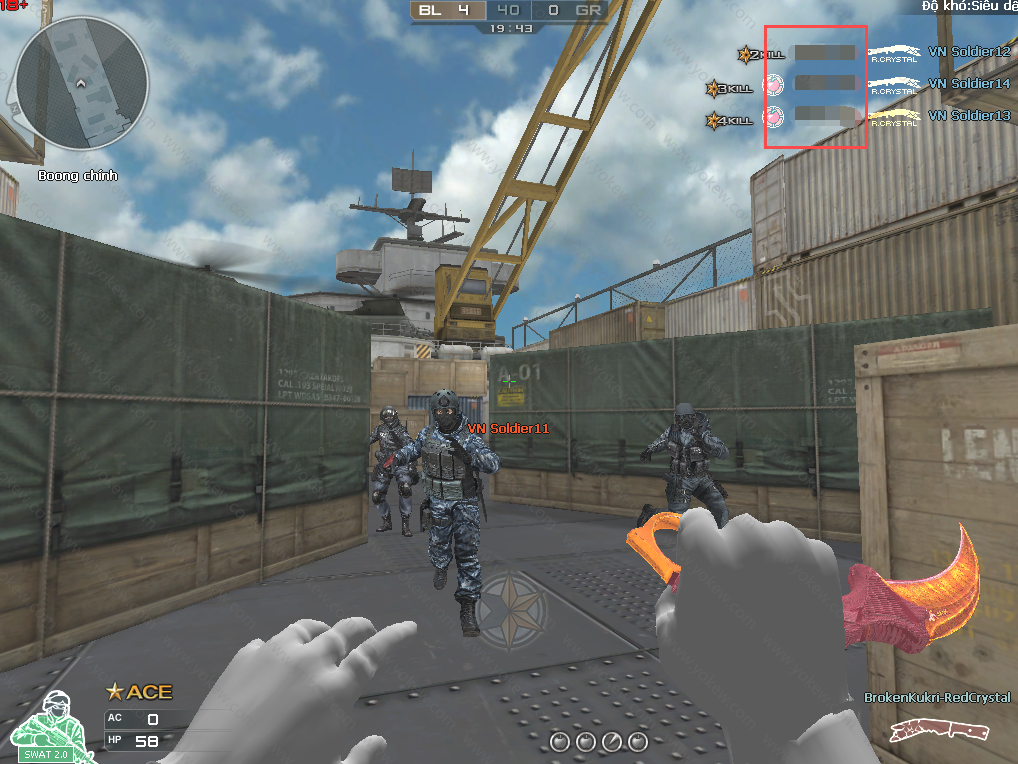
Task: Choose the knife blade item slot
Action: coord(612,742)
